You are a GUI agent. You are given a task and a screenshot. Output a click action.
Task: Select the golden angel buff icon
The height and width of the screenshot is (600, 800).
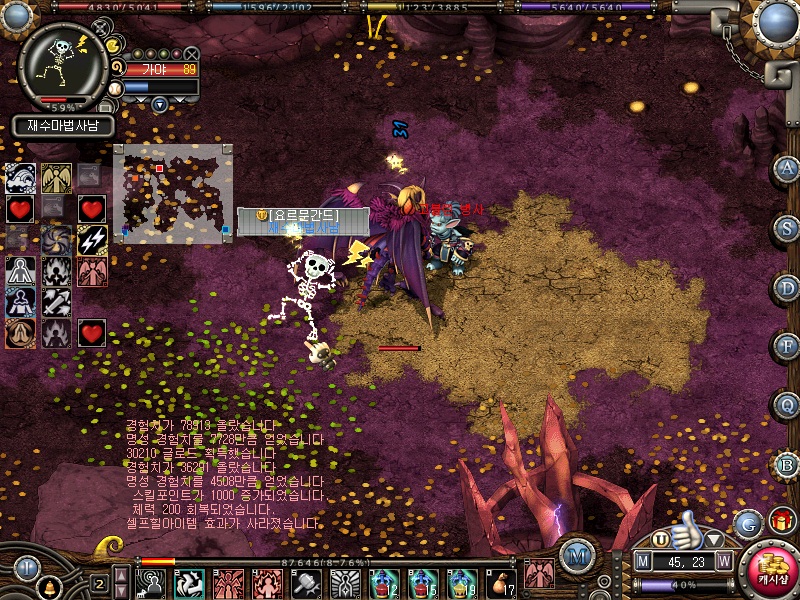(56, 178)
